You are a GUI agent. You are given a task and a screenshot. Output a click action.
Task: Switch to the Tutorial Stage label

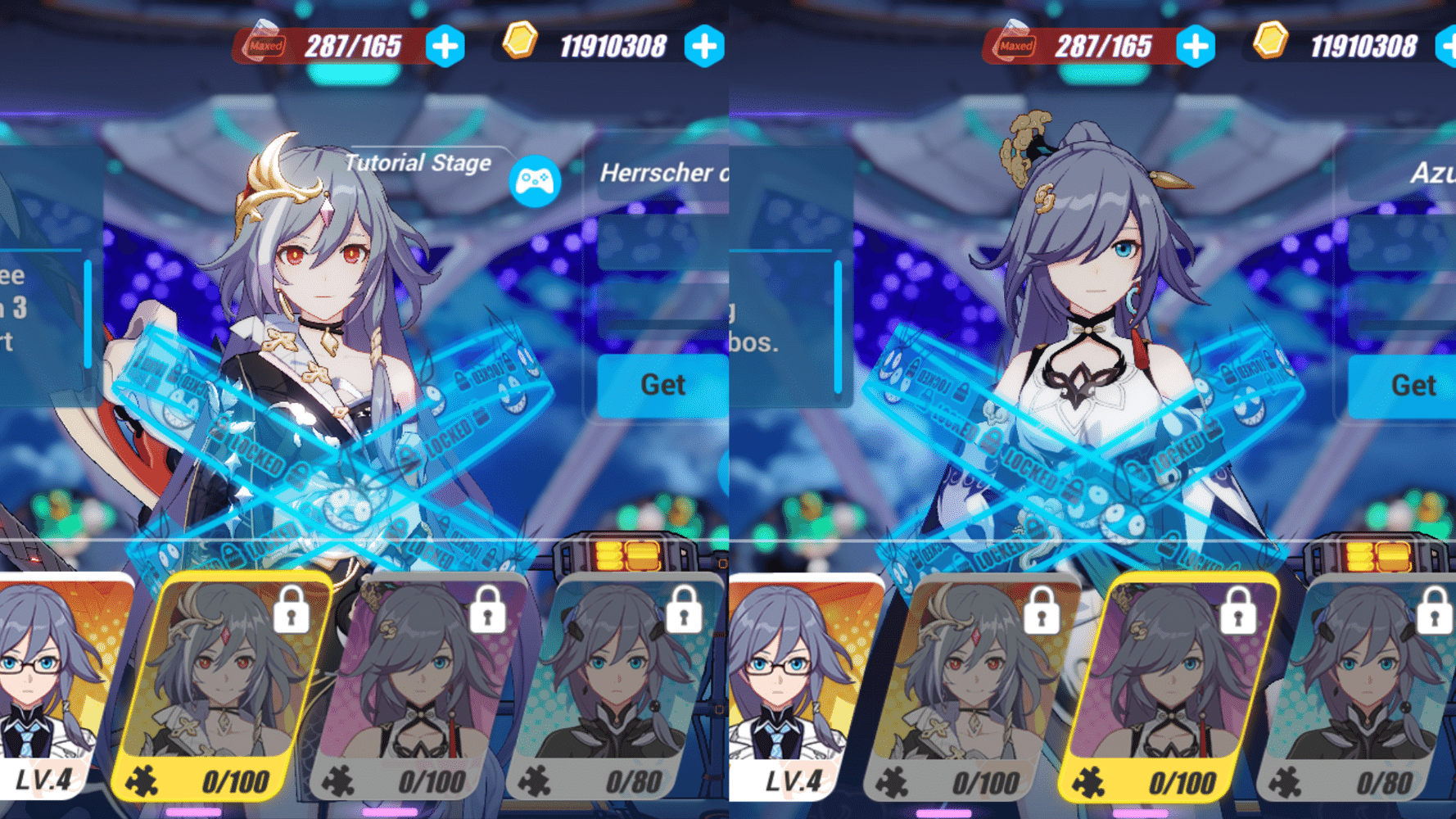(x=419, y=163)
